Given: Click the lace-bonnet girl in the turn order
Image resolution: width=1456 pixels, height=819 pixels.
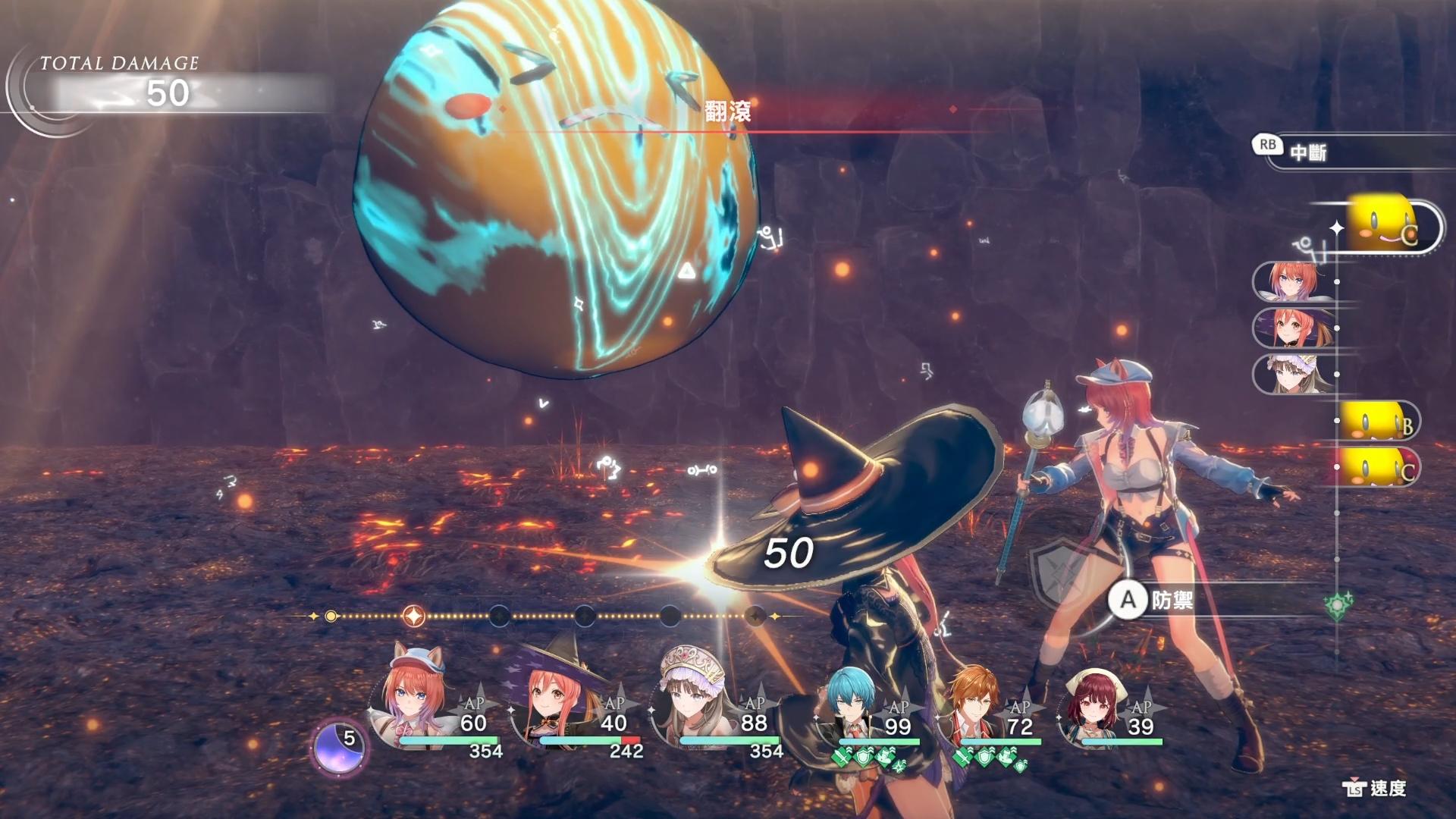Looking at the screenshot, I should pyautogui.click(x=1291, y=375).
